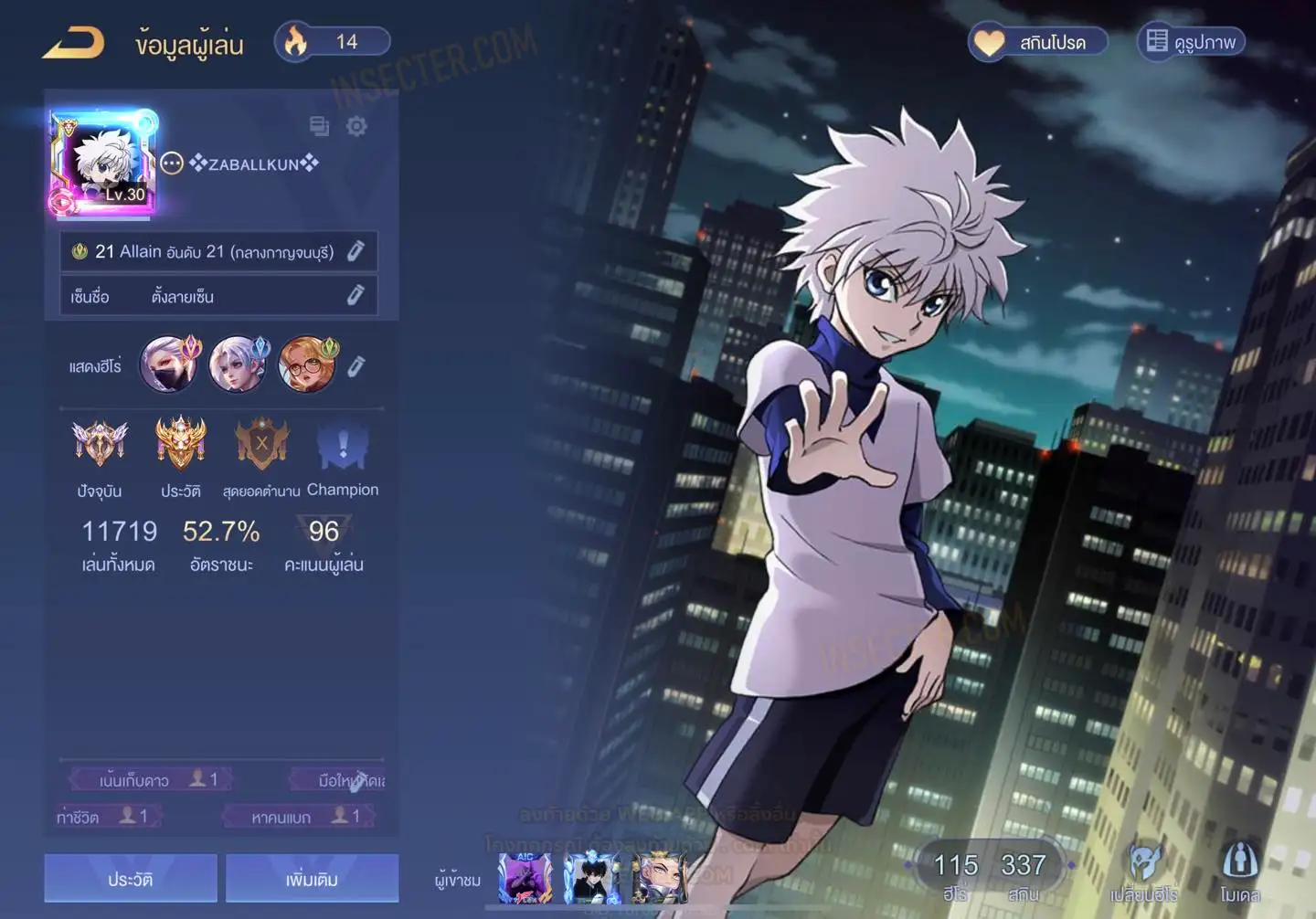Viewport: 1316px width, 919px height.
Task: Open the profile settings gear icon
Action: click(356, 126)
